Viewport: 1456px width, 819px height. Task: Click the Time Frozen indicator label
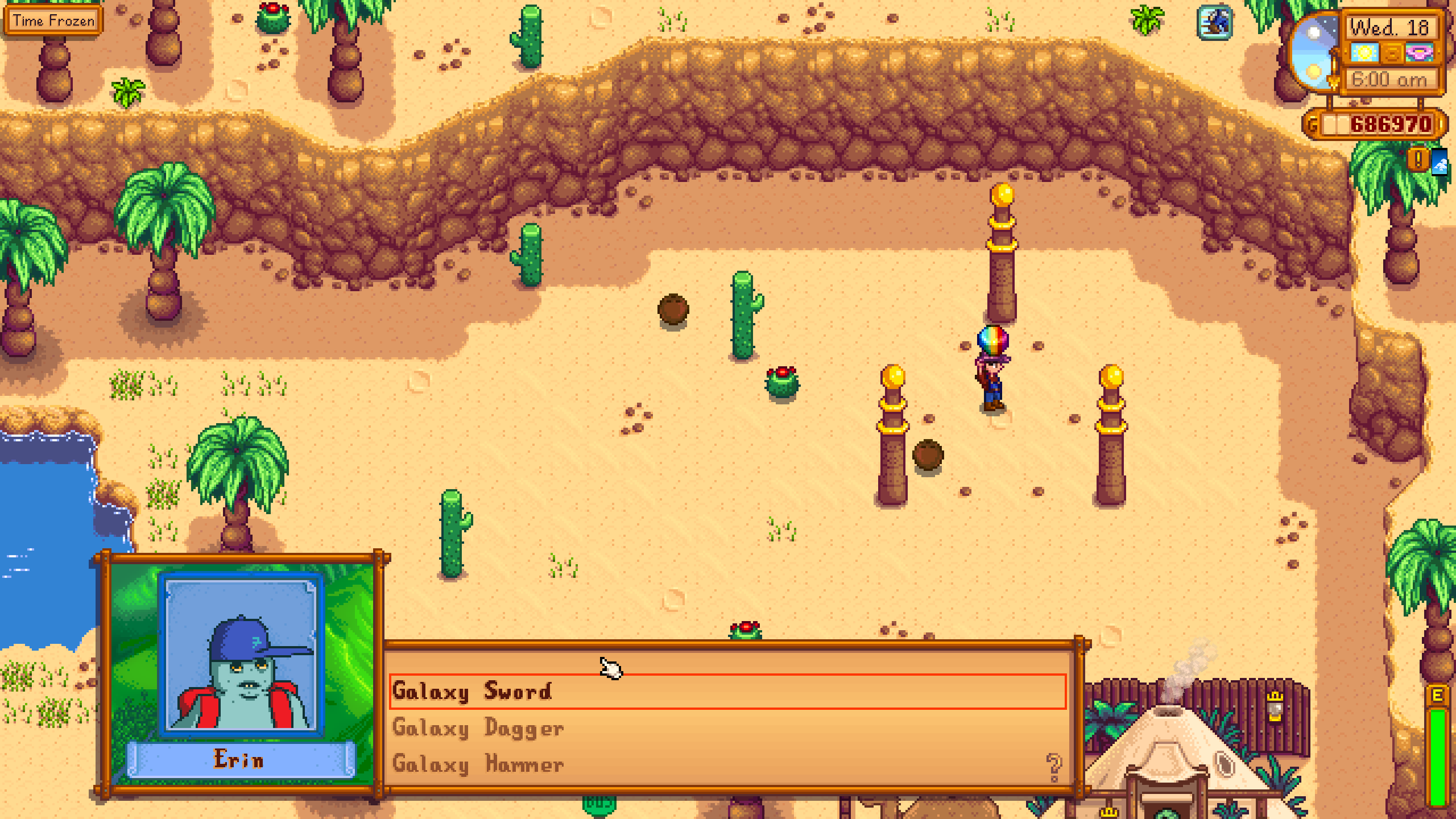pos(53,20)
